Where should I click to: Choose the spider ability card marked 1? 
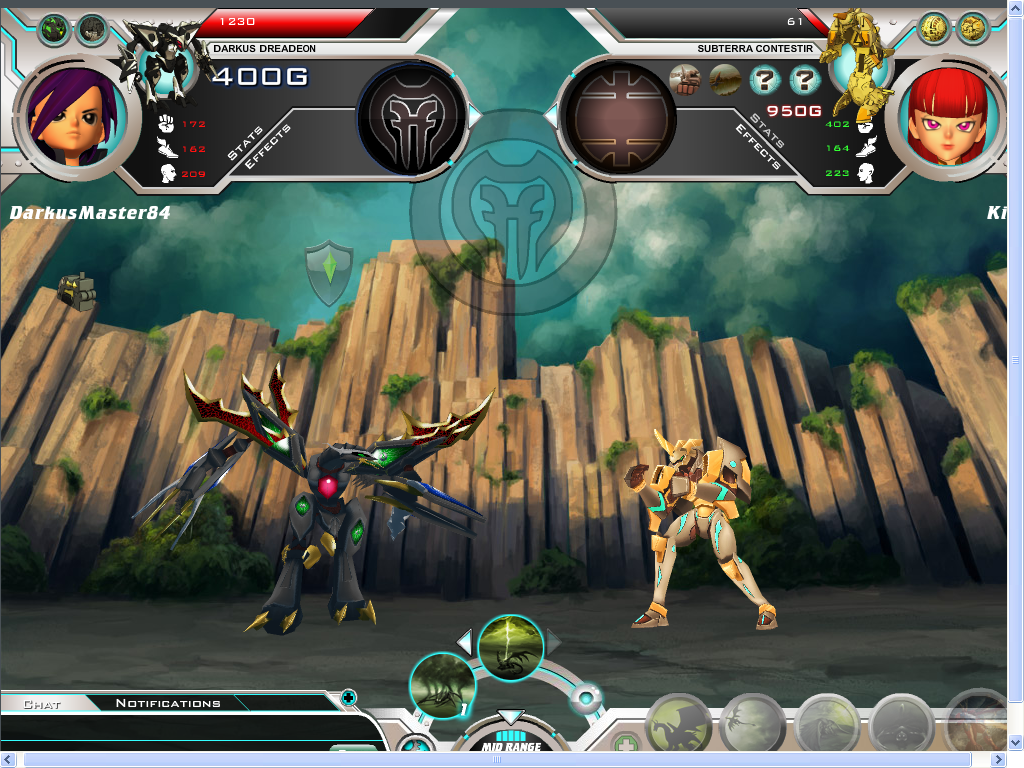[443, 686]
